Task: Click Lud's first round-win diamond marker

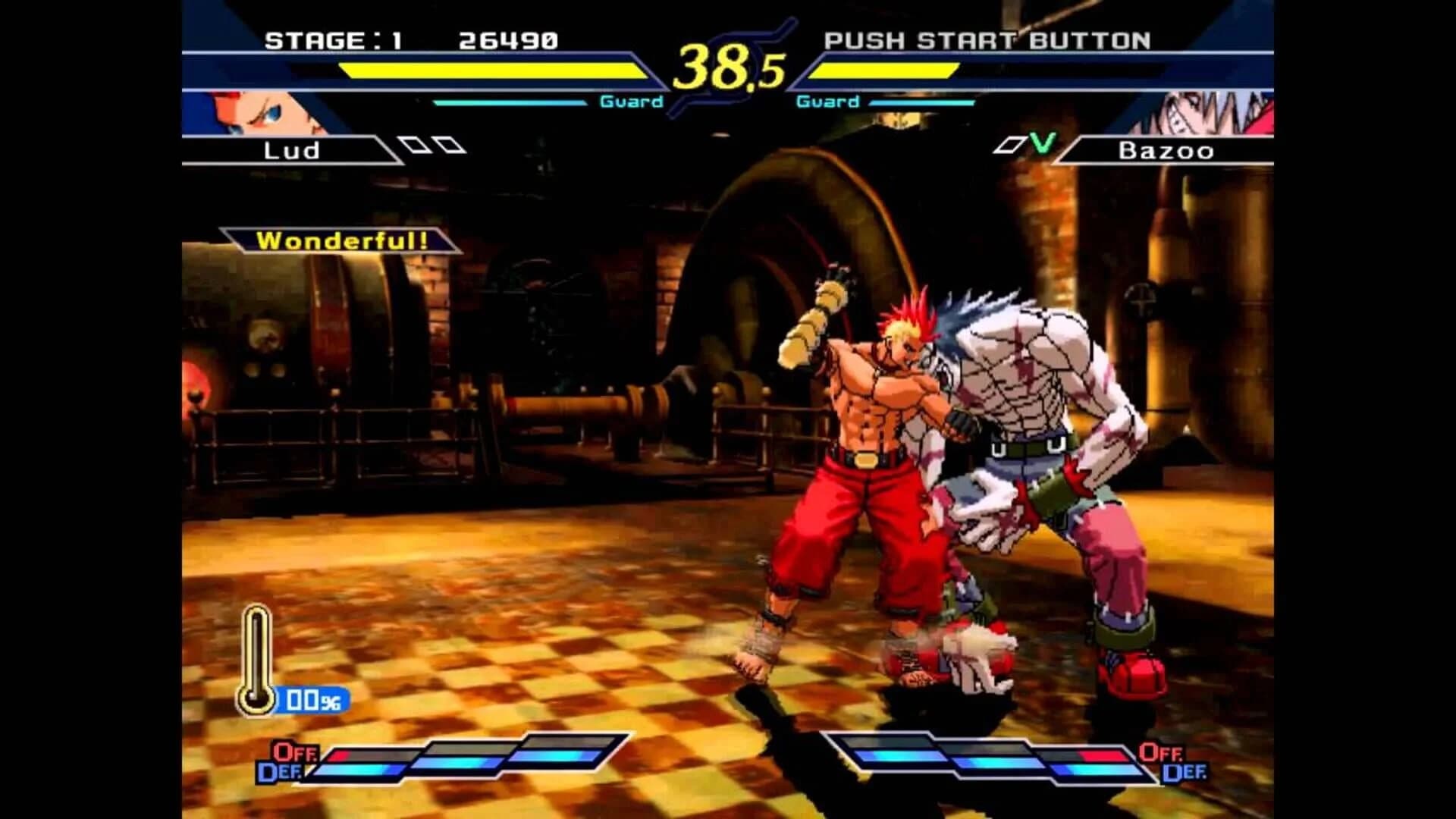Action: click(413, 144)
